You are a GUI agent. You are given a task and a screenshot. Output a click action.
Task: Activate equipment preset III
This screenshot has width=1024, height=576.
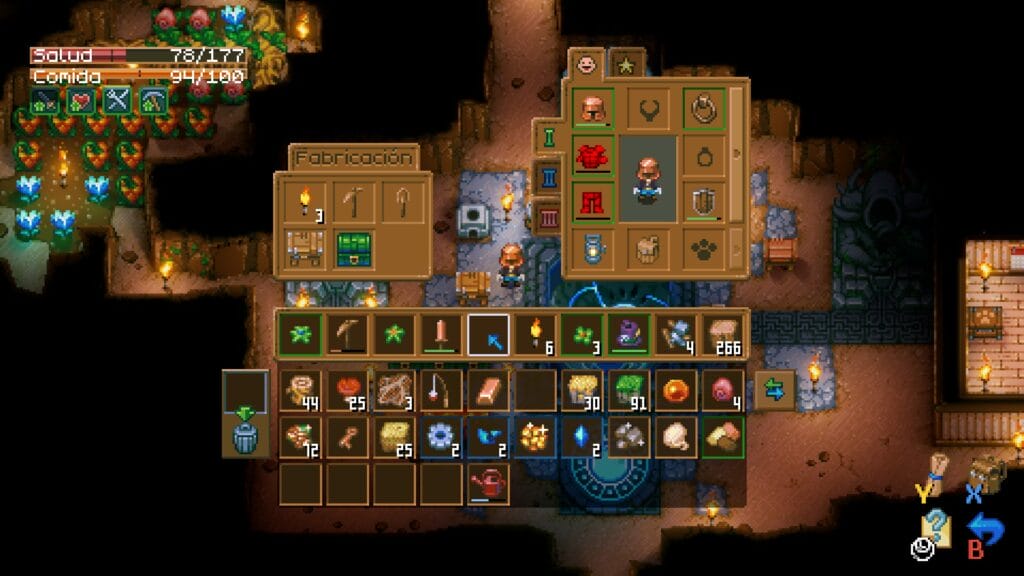coord(549,217)
